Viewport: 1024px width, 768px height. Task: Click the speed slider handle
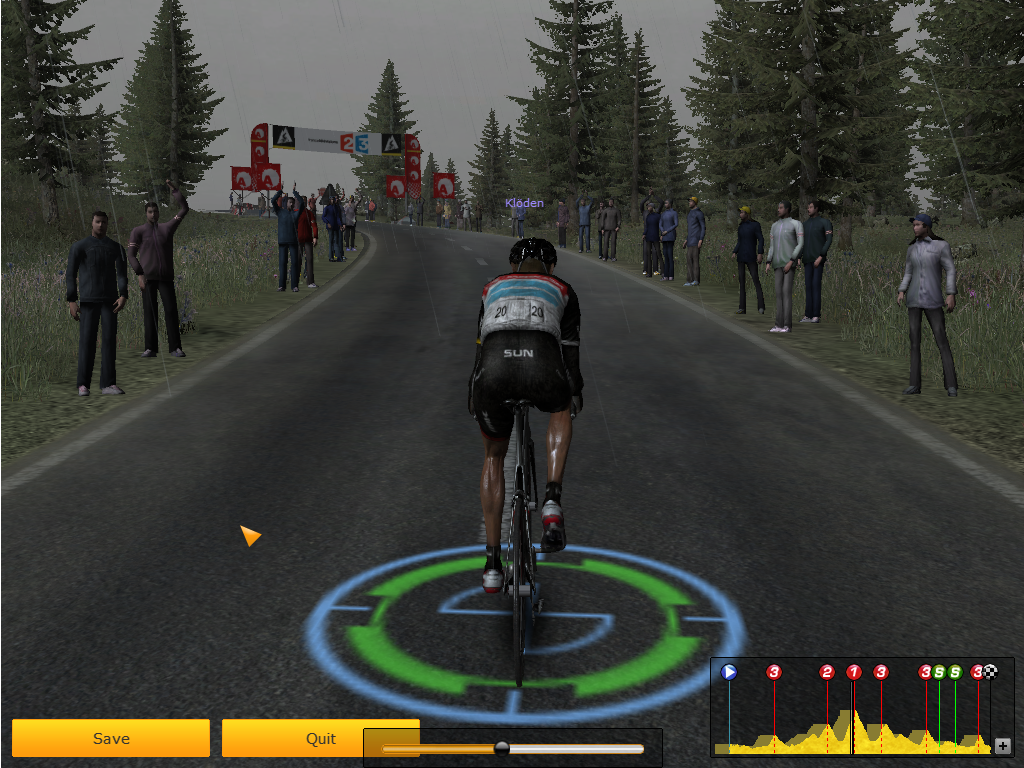coord(502,748)
